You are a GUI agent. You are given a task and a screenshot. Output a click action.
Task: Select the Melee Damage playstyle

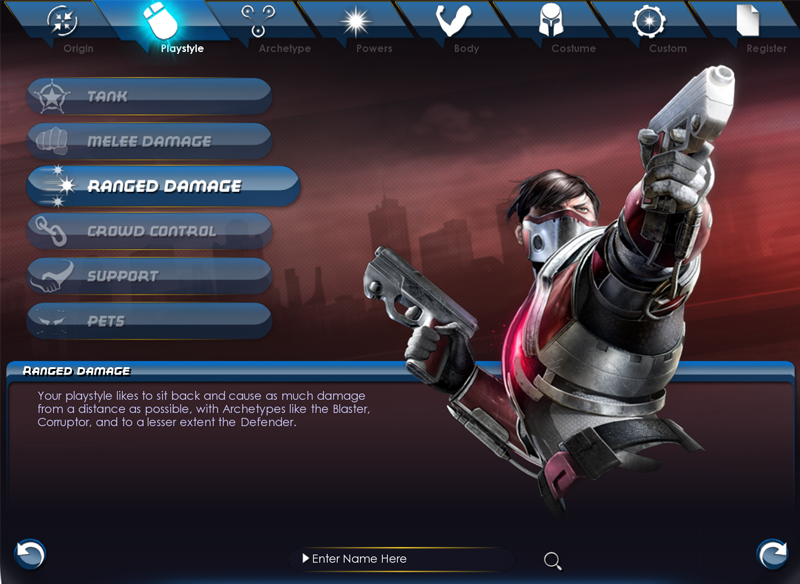(149, 141)
